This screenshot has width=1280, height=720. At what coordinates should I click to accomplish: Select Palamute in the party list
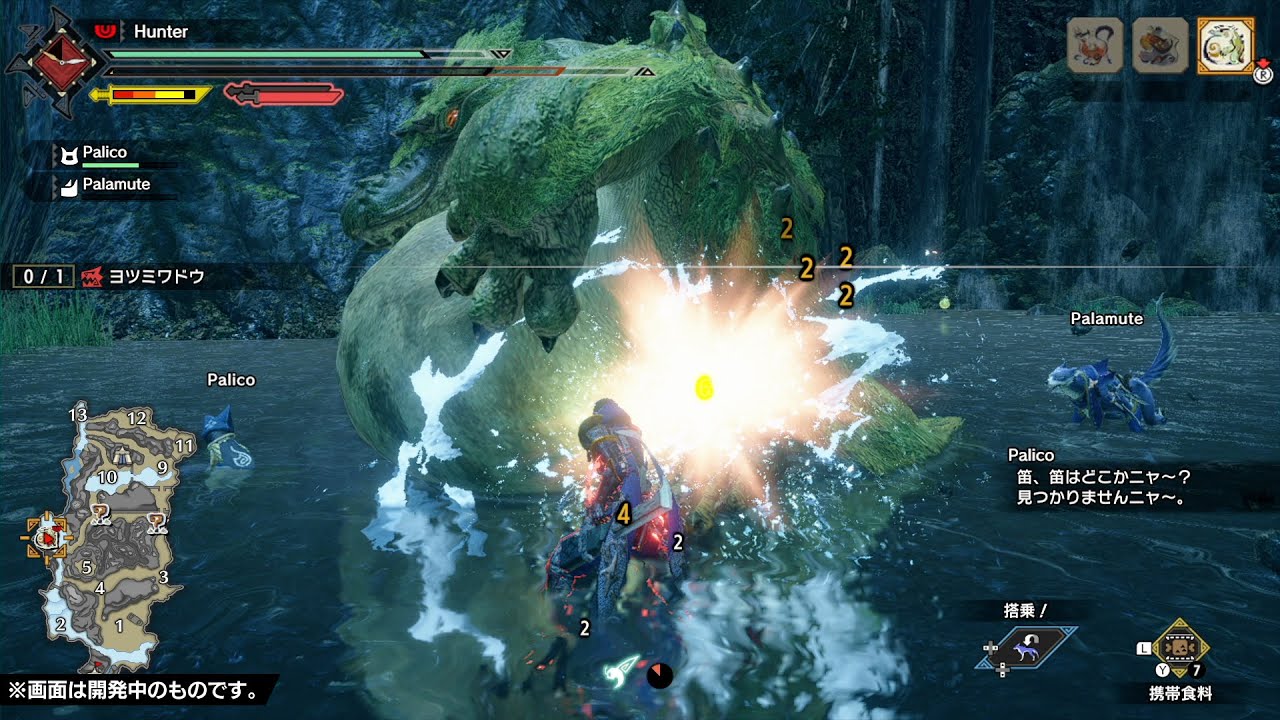pos(115,184)
